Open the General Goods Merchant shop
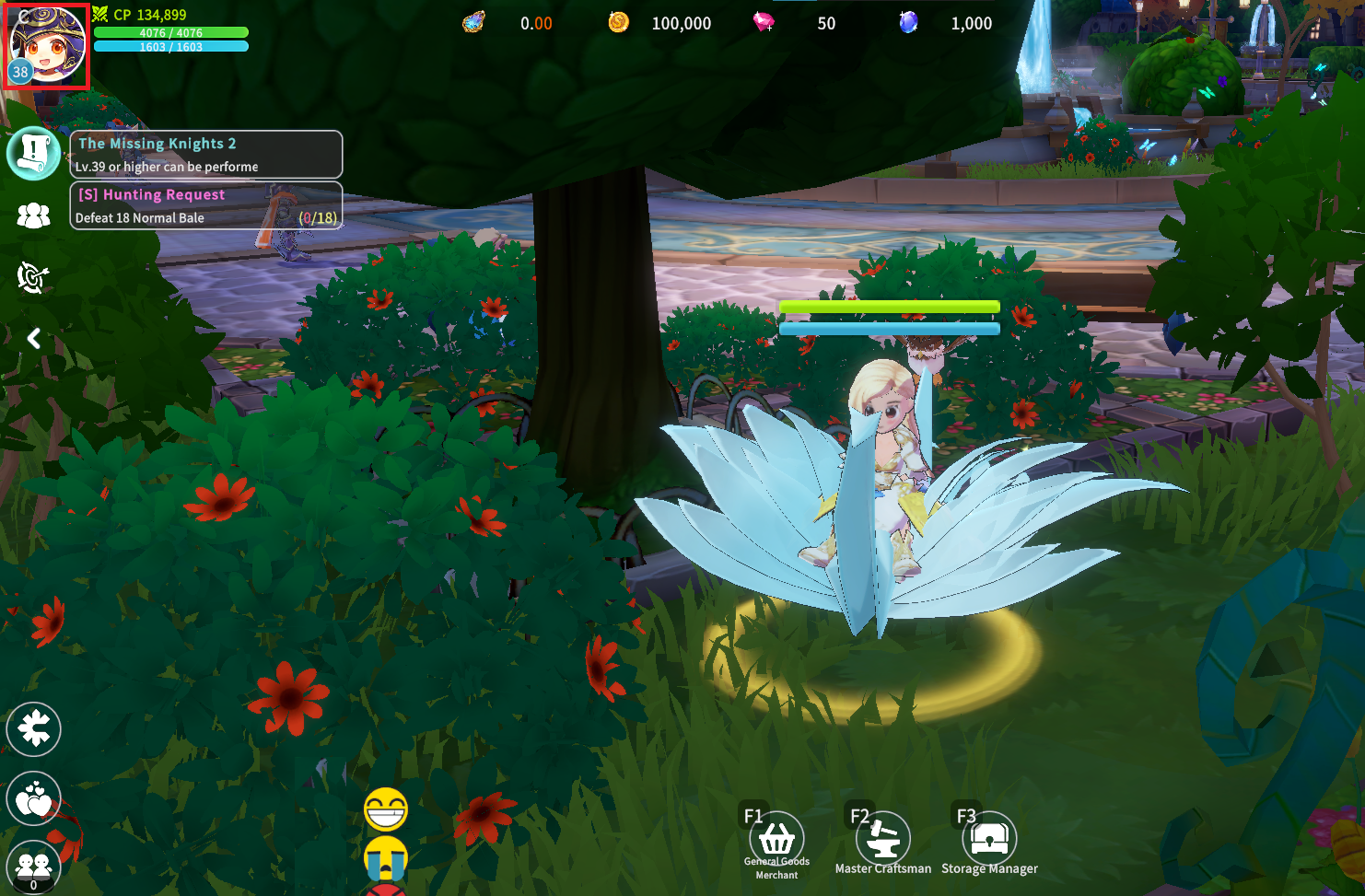Image resolution: width=1365 pixels, height=896 pixels. tap(776, 839)
